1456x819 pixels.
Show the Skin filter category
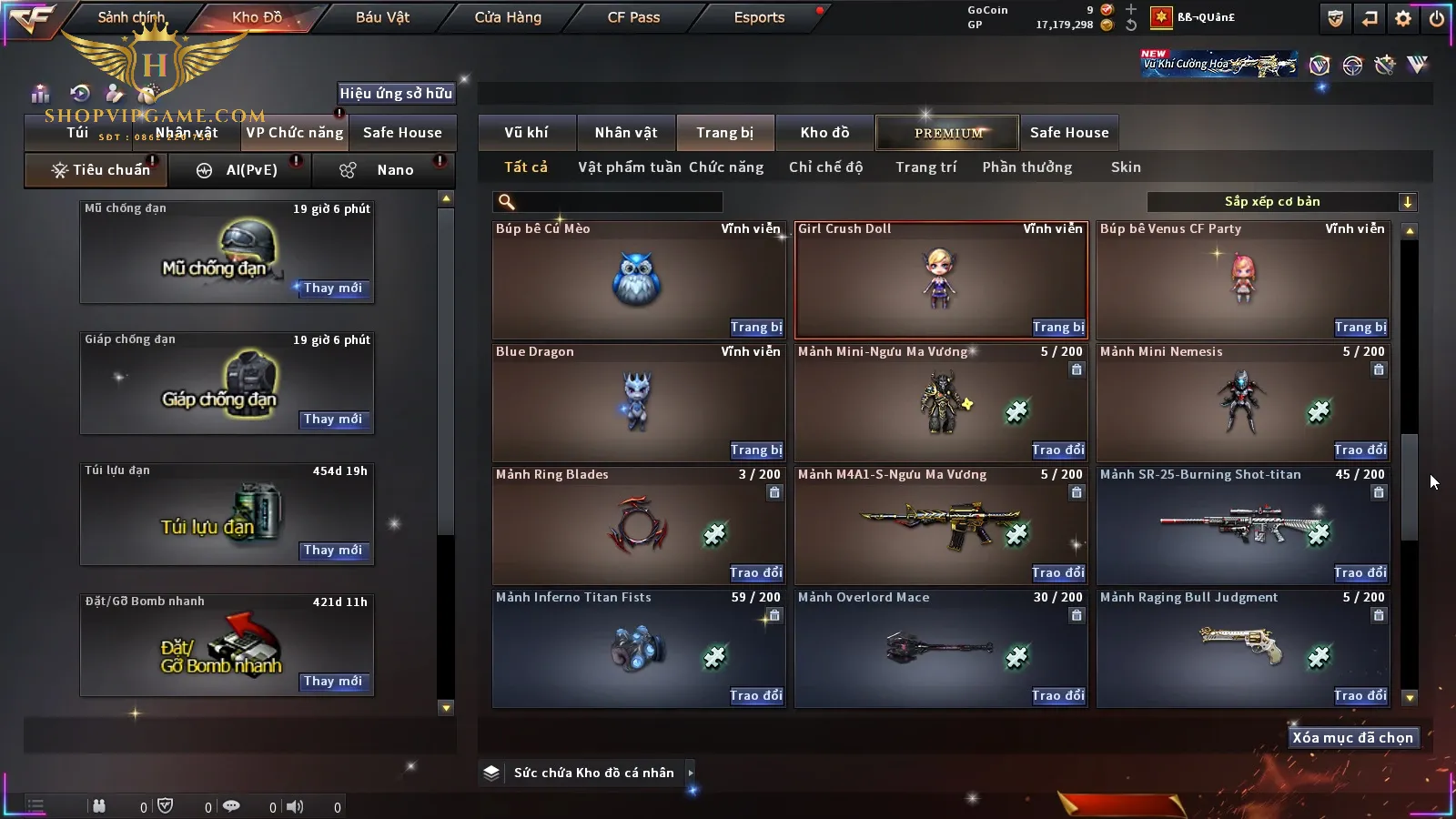1125,167
